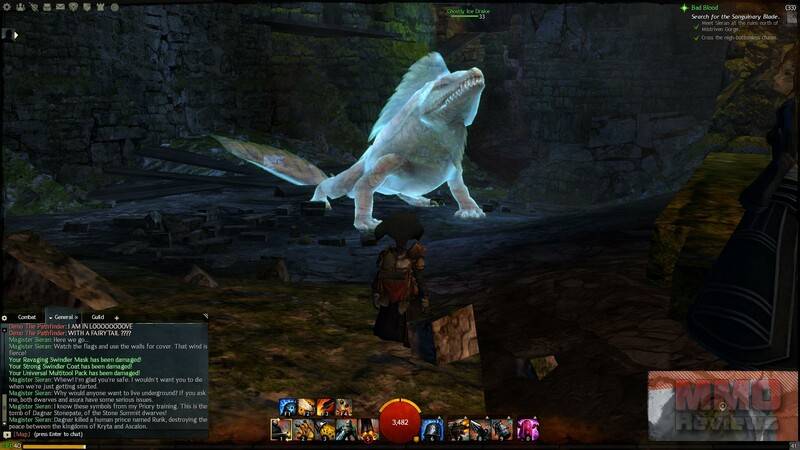Use the weapon skill in slot 3
The image size is (800, 450).
tap(326, 429)
